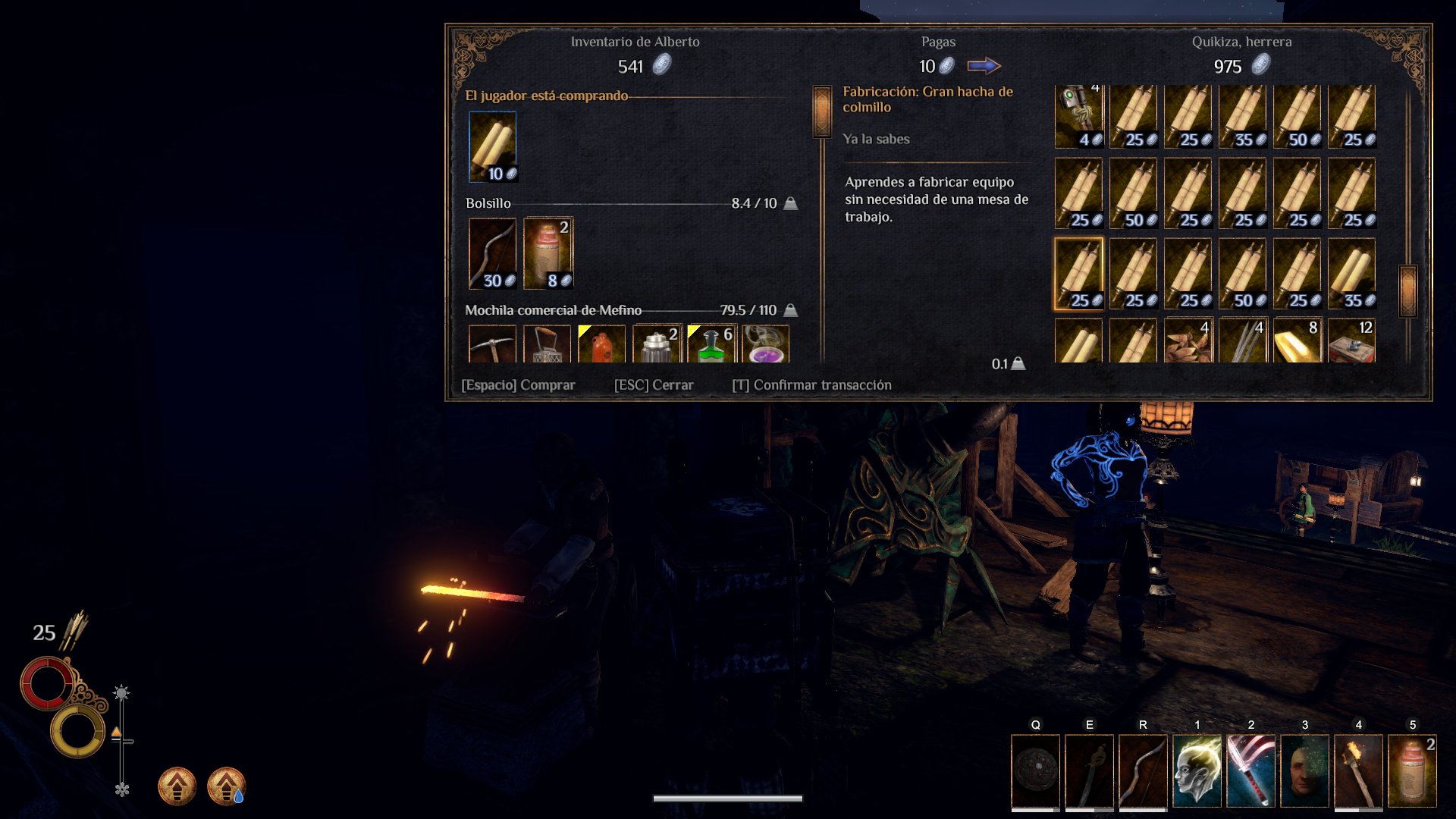The width and height of the screenshot is (1456, 819).
Task: Select the torch quickslot item
Action: point(1359,770)
